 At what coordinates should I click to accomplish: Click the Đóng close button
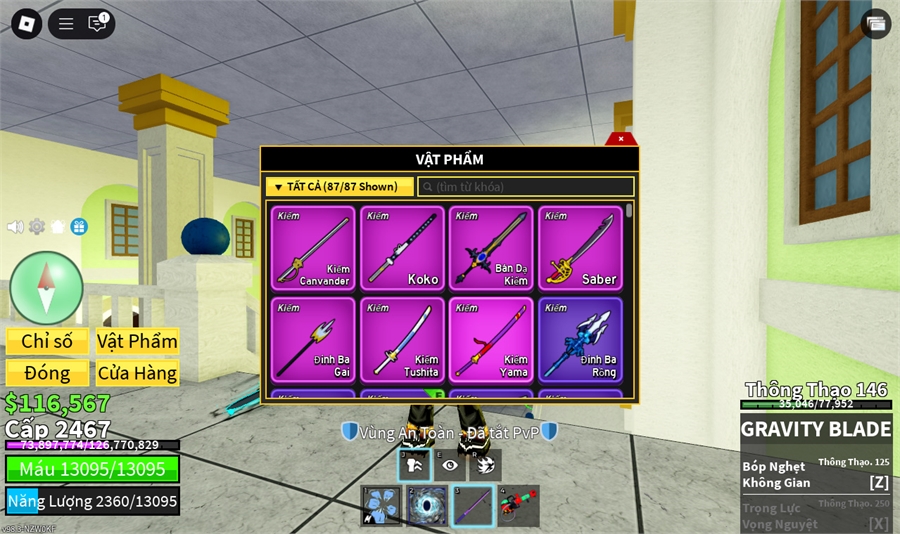coord(47,373)
